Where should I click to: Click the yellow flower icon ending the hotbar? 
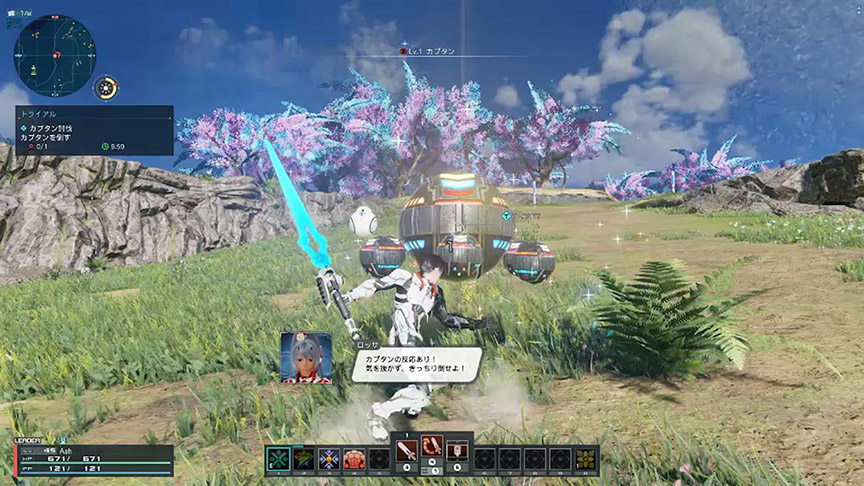[x=586, y=459]
